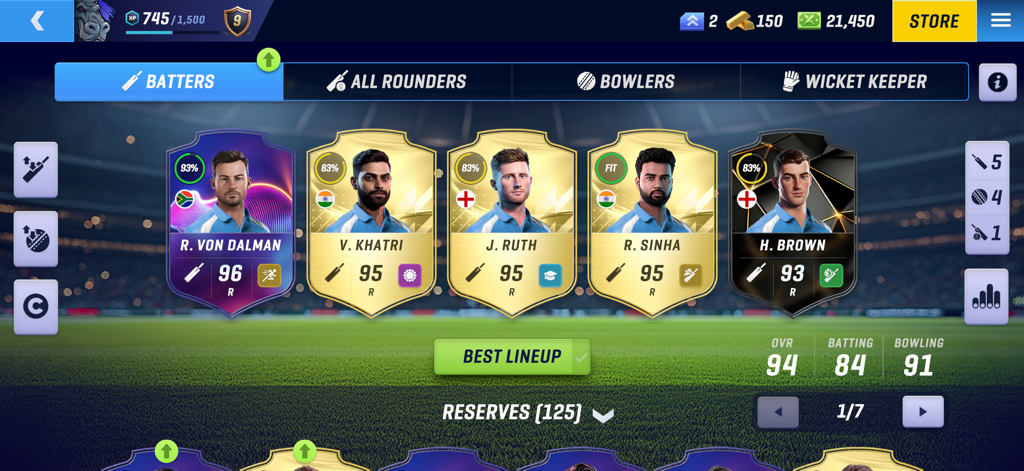Go to the previous reserves page
This screenshot has height=471, width=1024.
(x=778, y=412)
